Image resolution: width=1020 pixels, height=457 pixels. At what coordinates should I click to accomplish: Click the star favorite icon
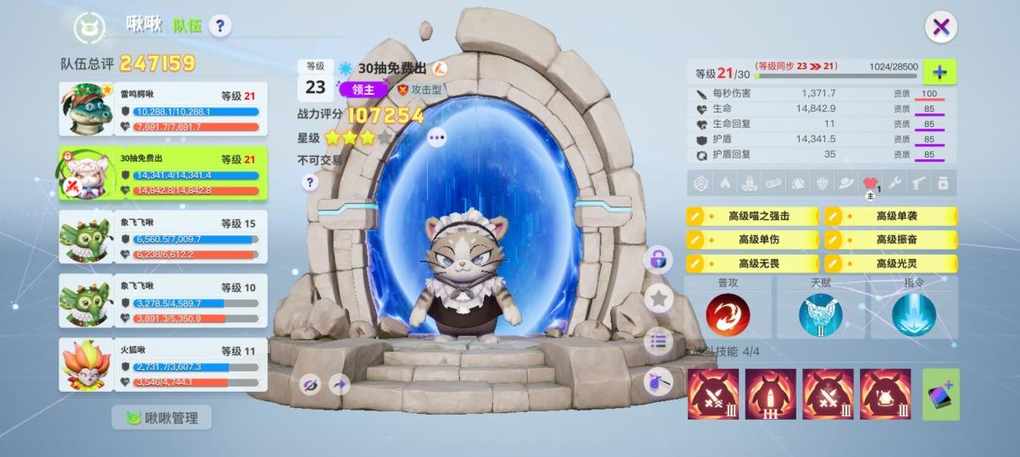tap(657, 297)
